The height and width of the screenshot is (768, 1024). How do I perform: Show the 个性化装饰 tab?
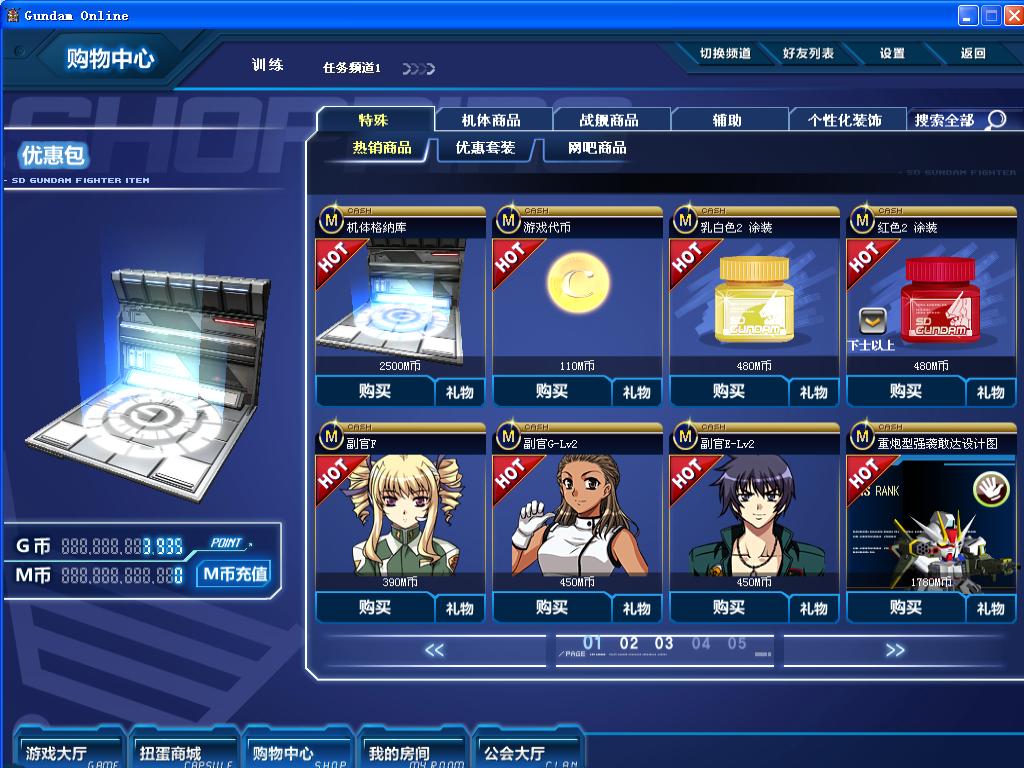pyautogui.click(x=845, y=120)
